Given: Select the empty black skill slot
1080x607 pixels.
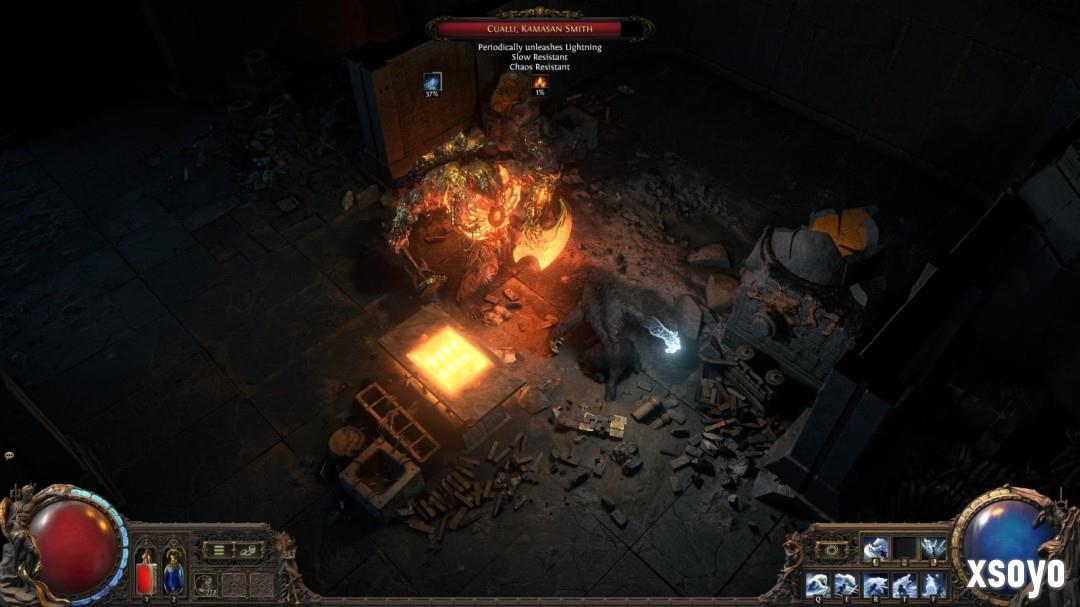Looking at the screenshot, I should point(905,548).
